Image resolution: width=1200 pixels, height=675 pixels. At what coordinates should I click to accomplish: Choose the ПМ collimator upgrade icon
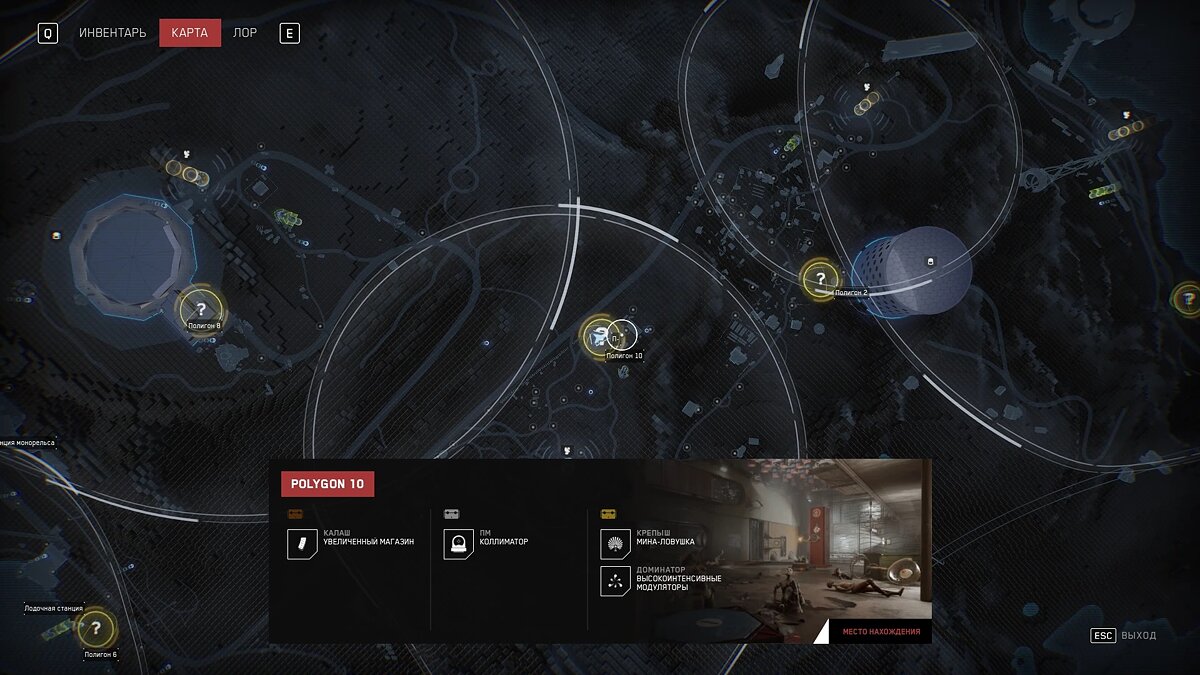point(459,545)
